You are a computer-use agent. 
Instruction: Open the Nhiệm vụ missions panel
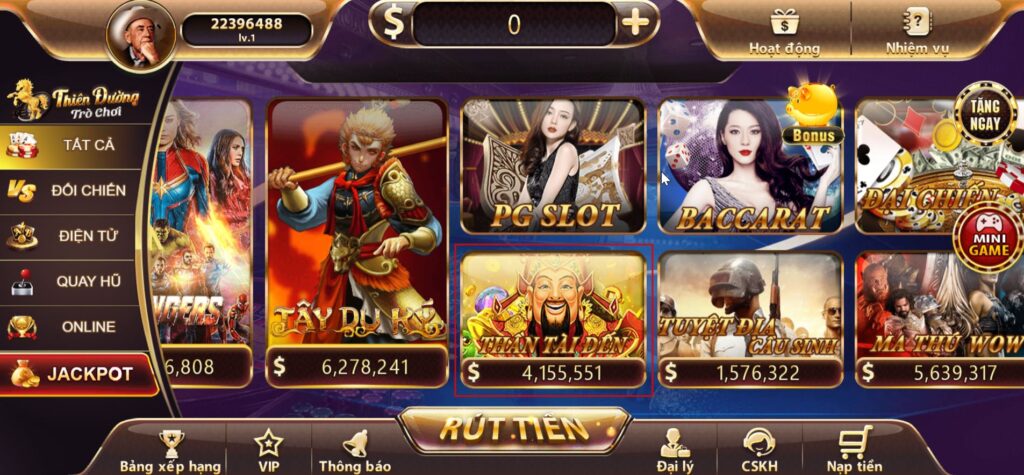click(916, 30)
